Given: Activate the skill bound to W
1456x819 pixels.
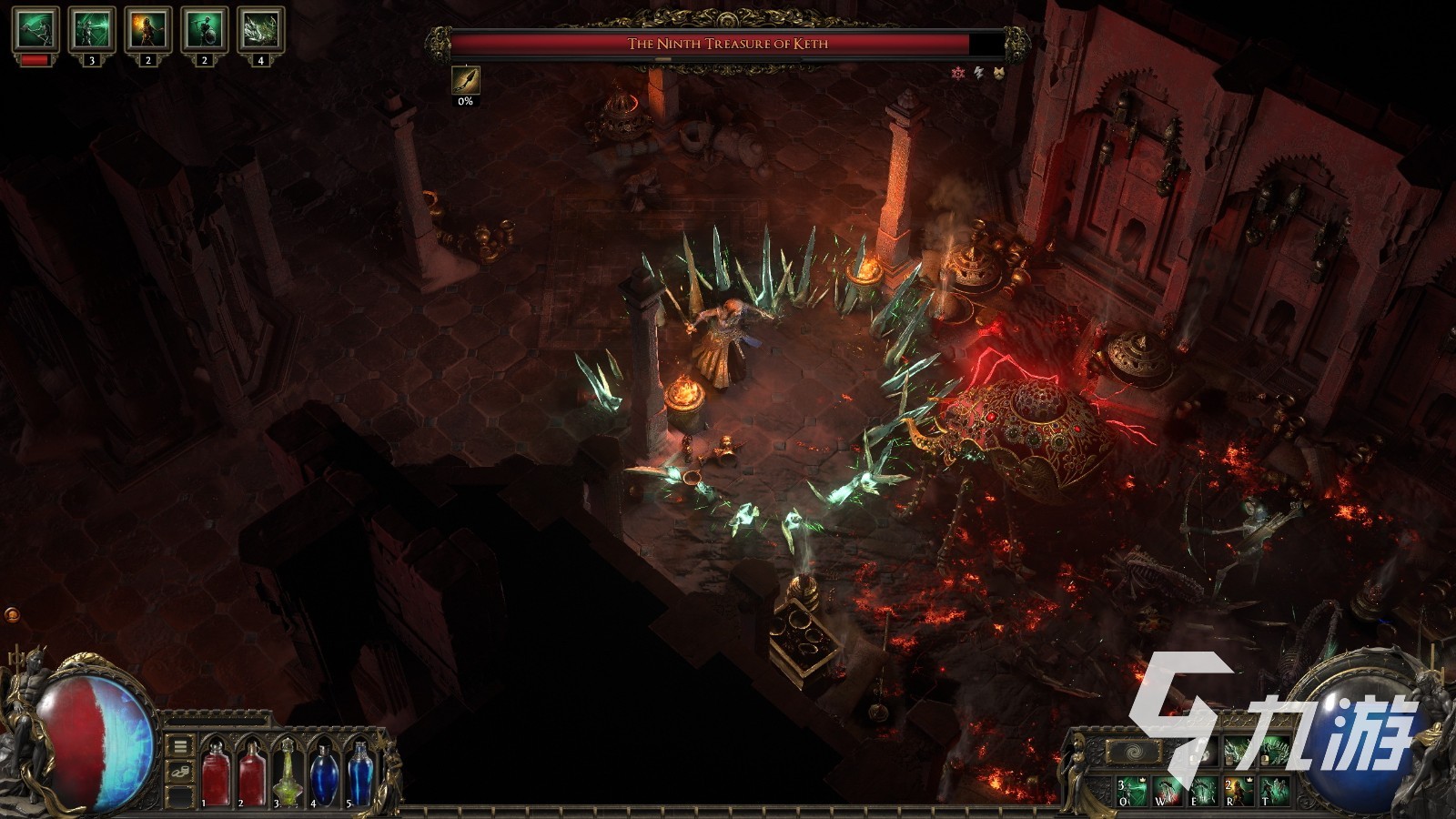Looking at the screenshot, I should 1167,790.
